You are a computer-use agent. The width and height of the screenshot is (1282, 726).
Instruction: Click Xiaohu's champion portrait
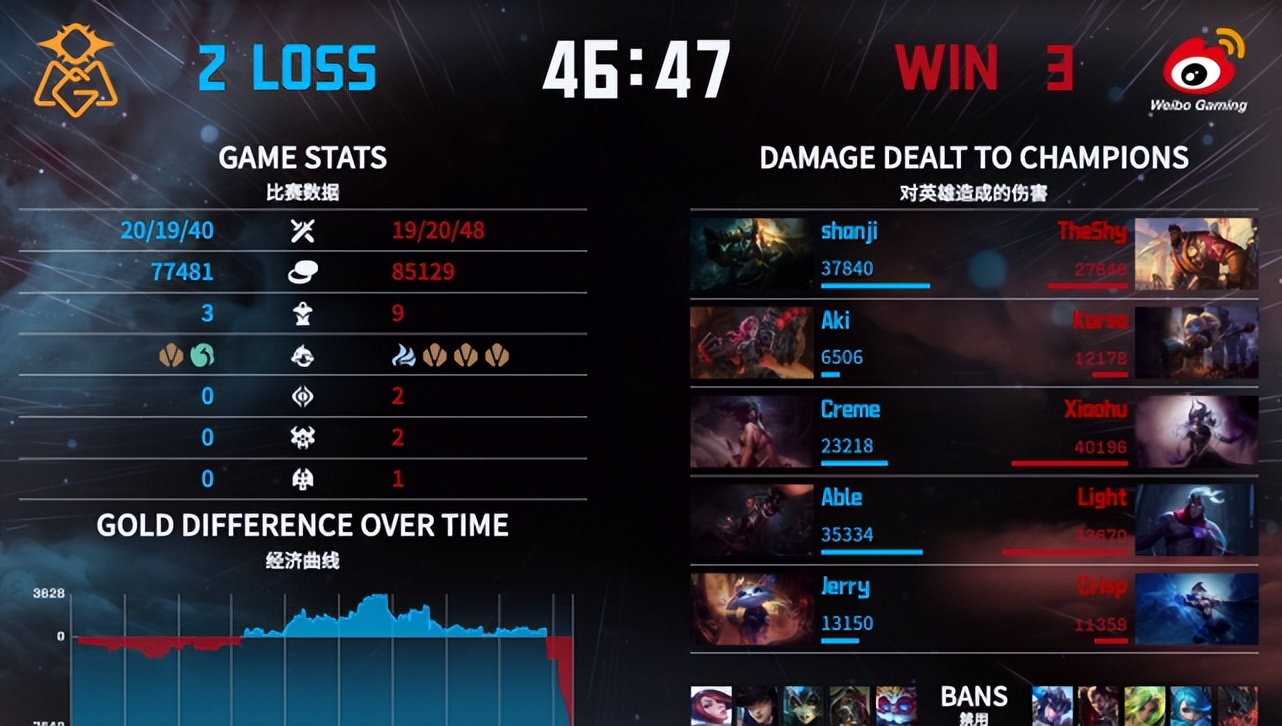[x=1197, y=432]
